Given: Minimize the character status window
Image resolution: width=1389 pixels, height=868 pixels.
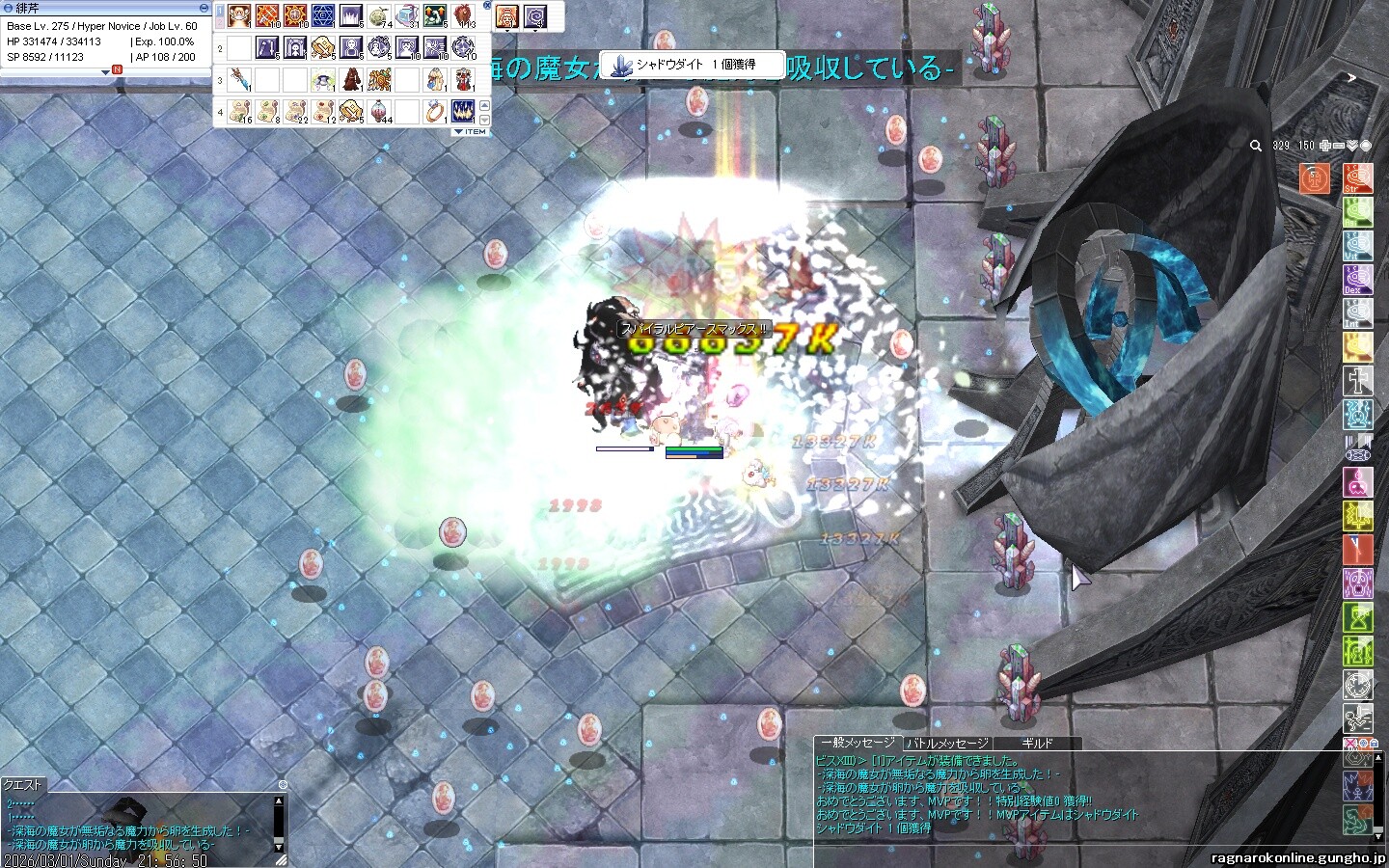Looking at the screenshot, I should pos(204,8).
